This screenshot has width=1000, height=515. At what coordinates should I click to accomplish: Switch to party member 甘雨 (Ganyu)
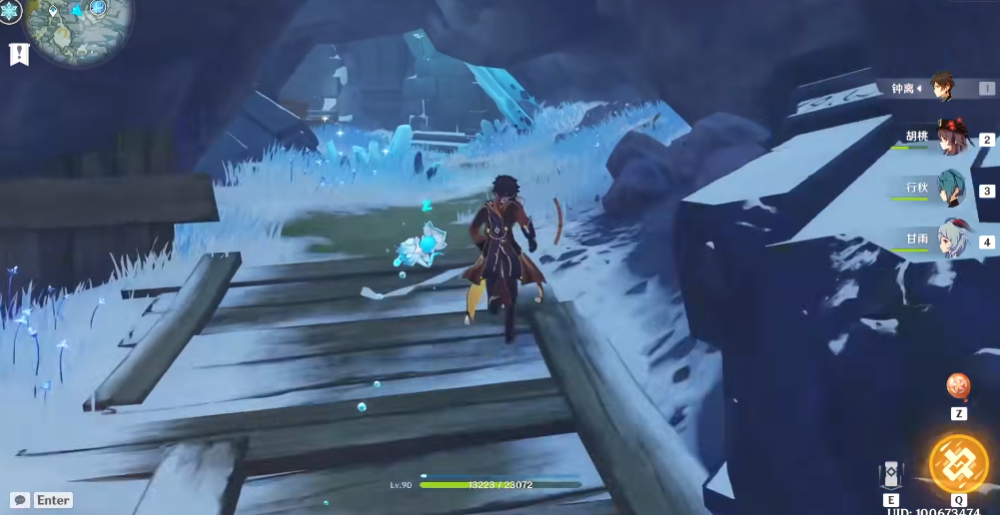tap(950, 240)
